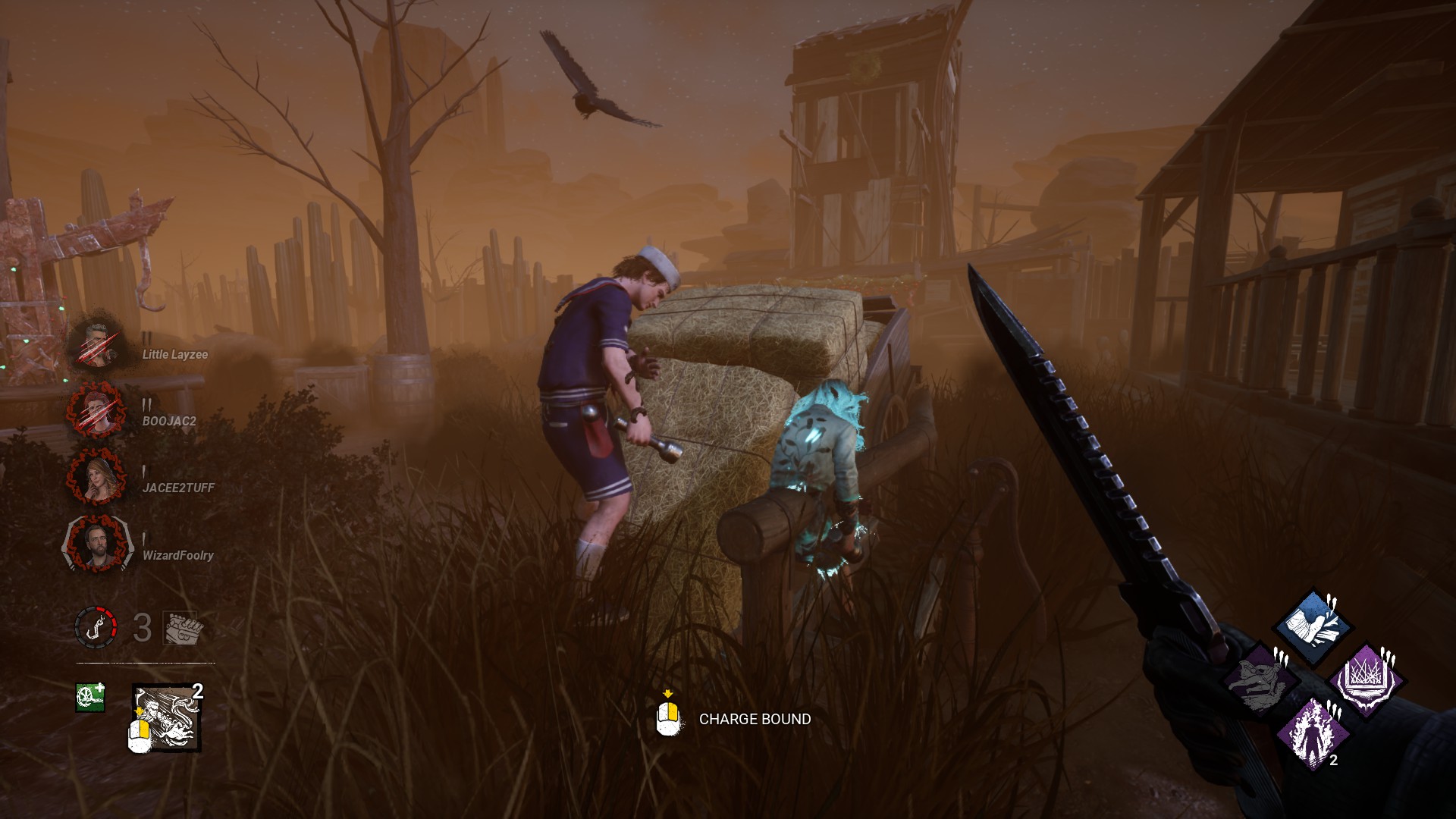
Task: Choose the burning figure perk with token
Action: click(x=1313, y=732)
